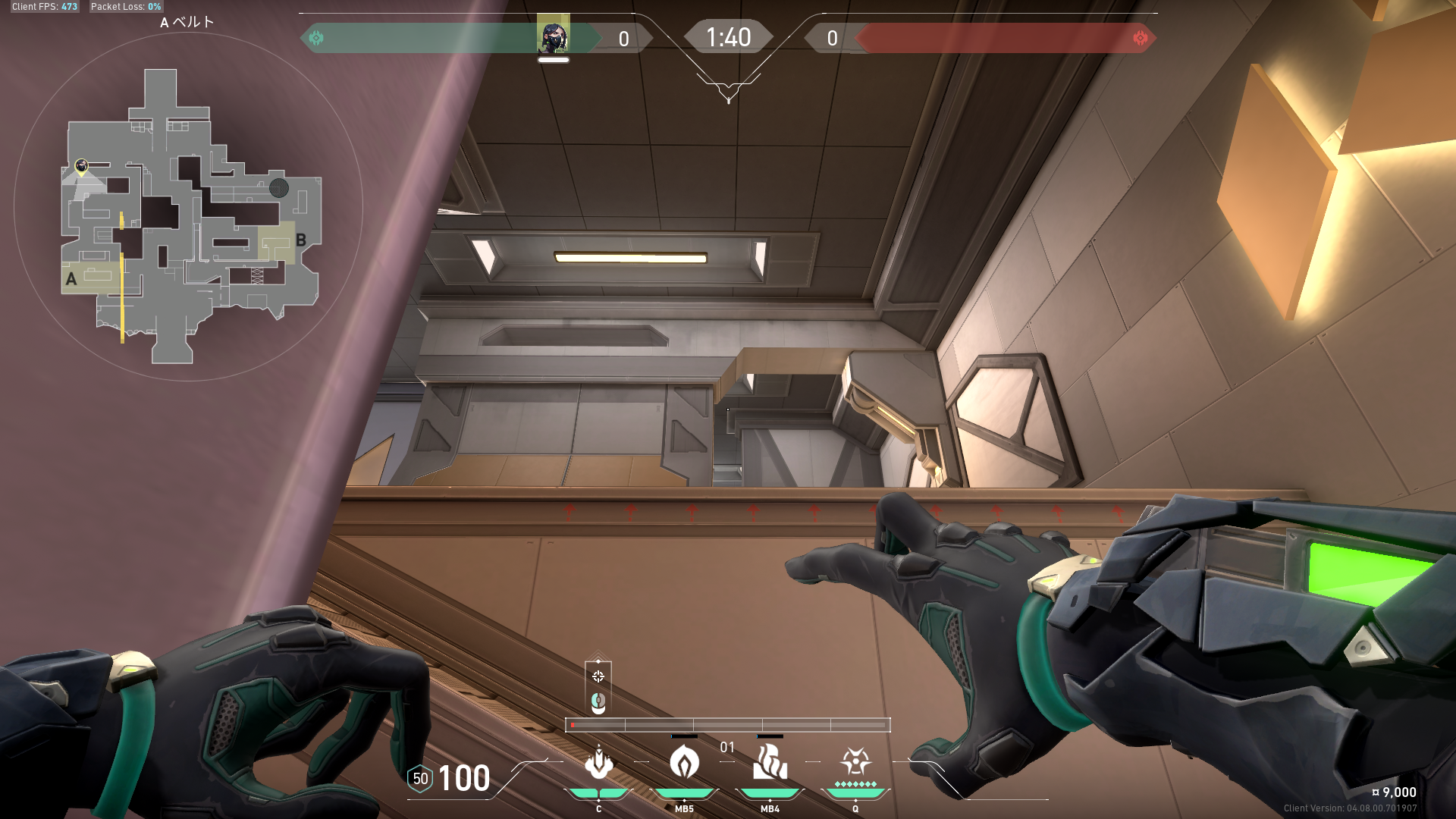The height and width of the screenshot is (819, 1456).
Task: Click the B site label on the minimap
Action: pos(301,240)
